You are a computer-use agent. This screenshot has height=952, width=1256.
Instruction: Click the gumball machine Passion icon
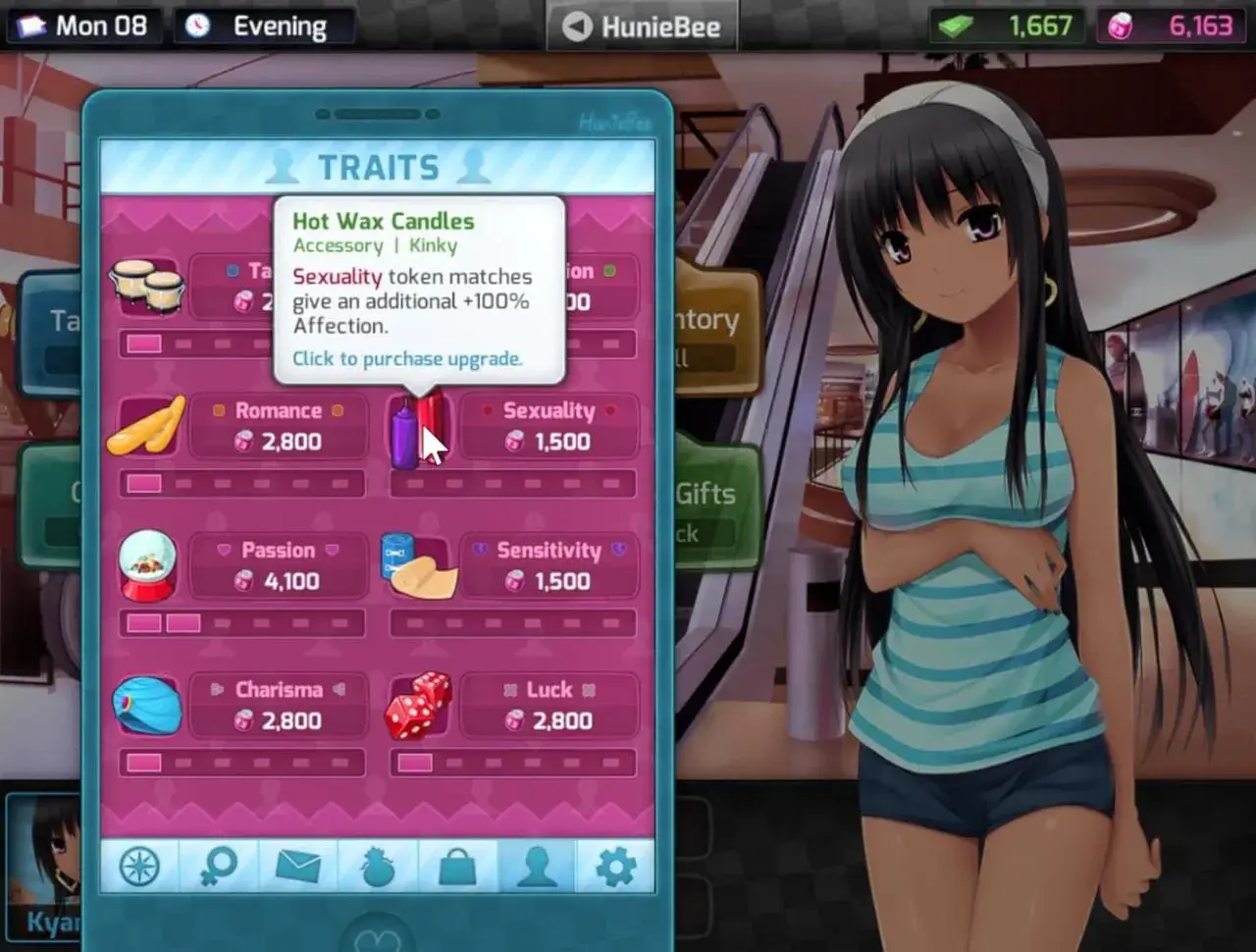click(x=147, y=565)
